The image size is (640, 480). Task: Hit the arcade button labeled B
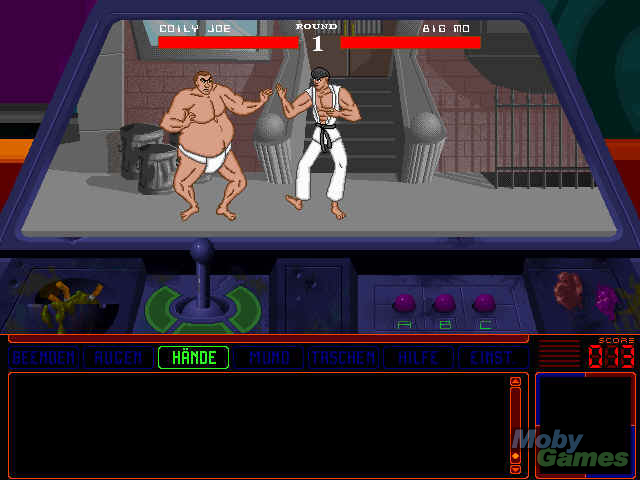pos(445,303)
